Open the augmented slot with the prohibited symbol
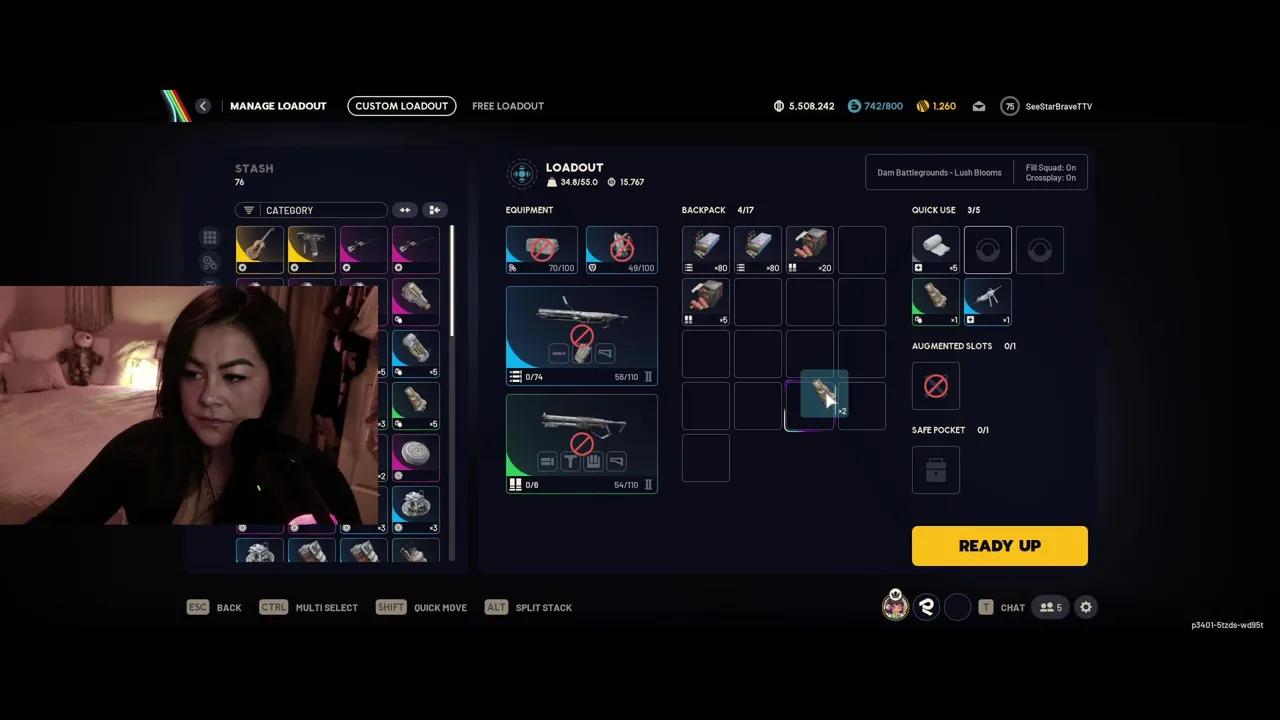The image size is (1280, 720). [935, 386]
